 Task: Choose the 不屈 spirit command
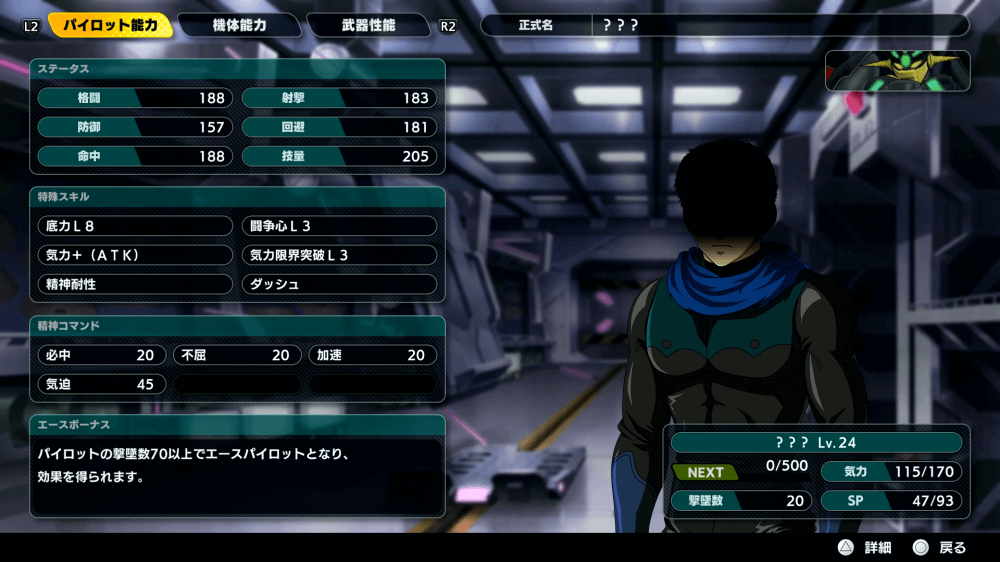pyautogui.click(x=237, y=355)
